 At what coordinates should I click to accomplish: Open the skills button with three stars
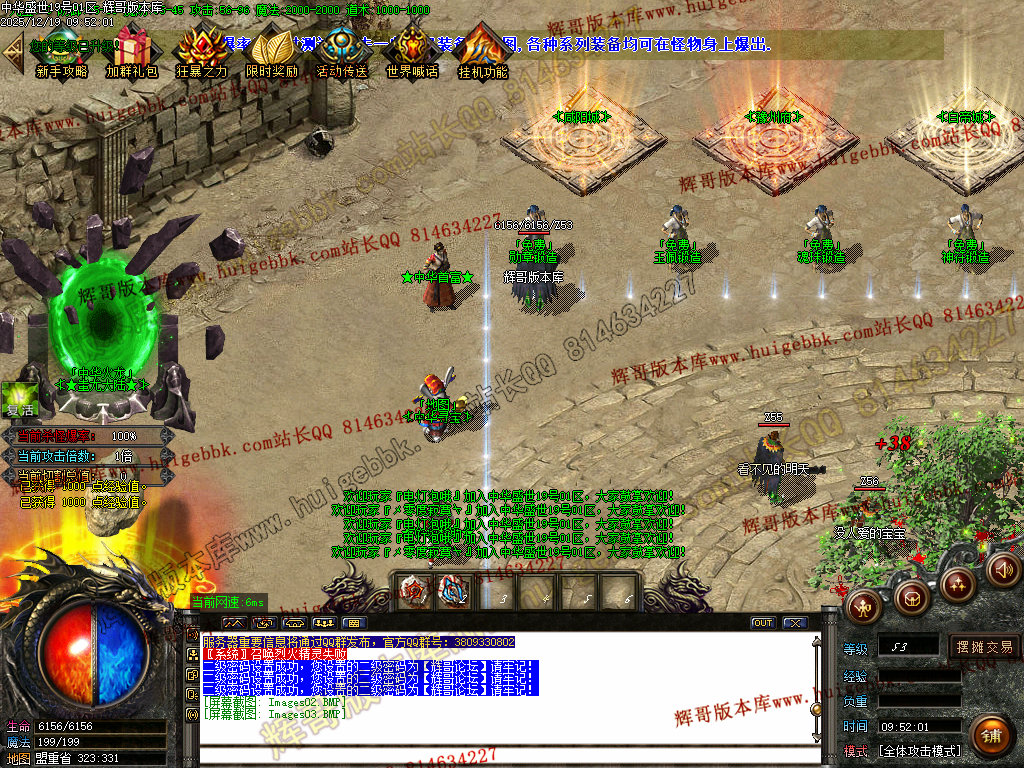pyautogui.click(x=957, y=584)
